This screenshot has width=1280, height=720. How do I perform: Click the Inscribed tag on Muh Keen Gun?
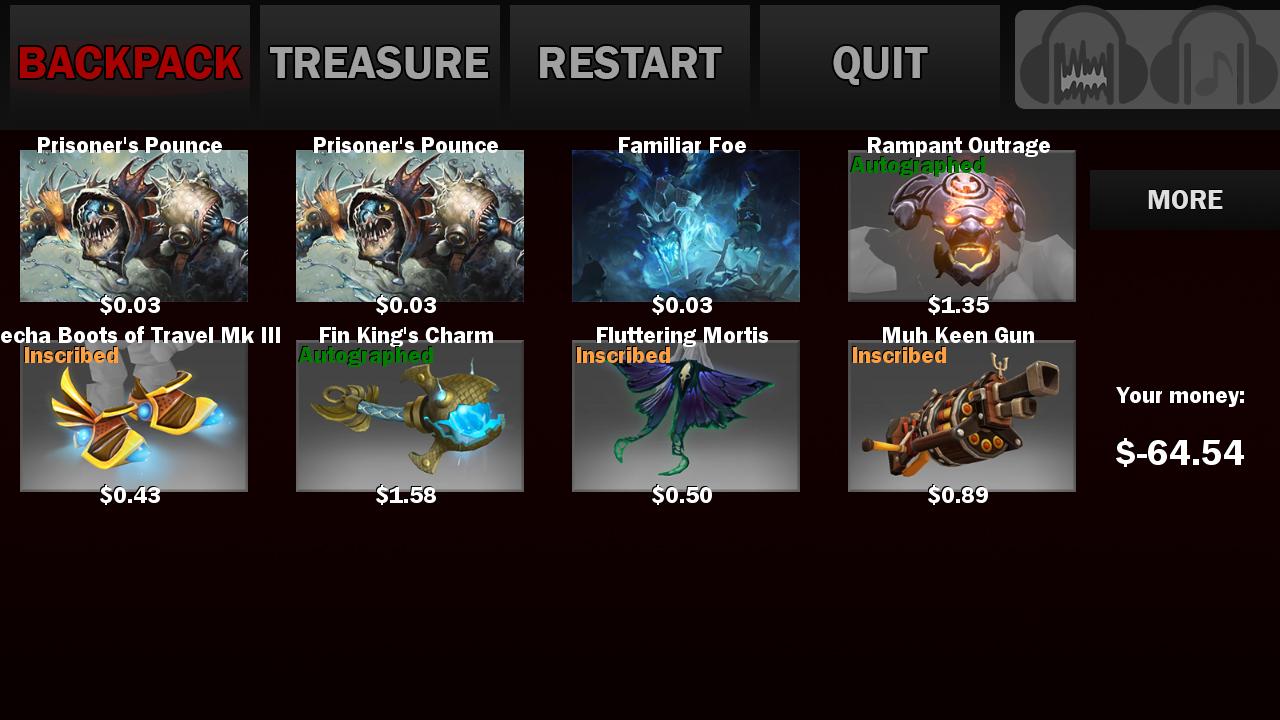898,356
